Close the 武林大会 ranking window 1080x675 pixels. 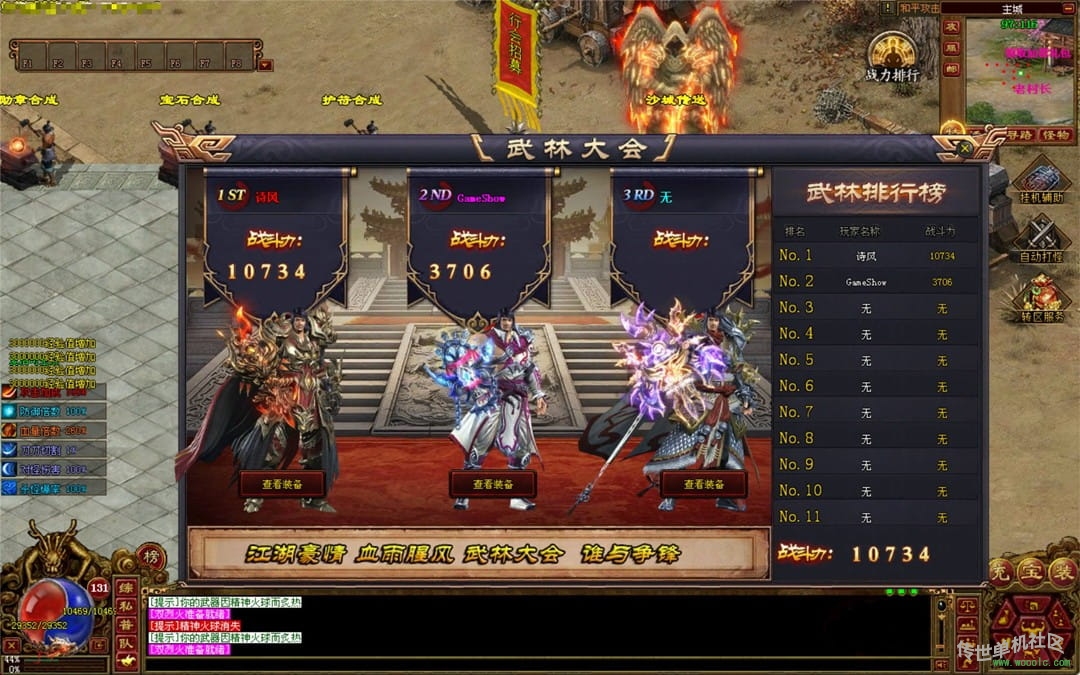[965, 148]
